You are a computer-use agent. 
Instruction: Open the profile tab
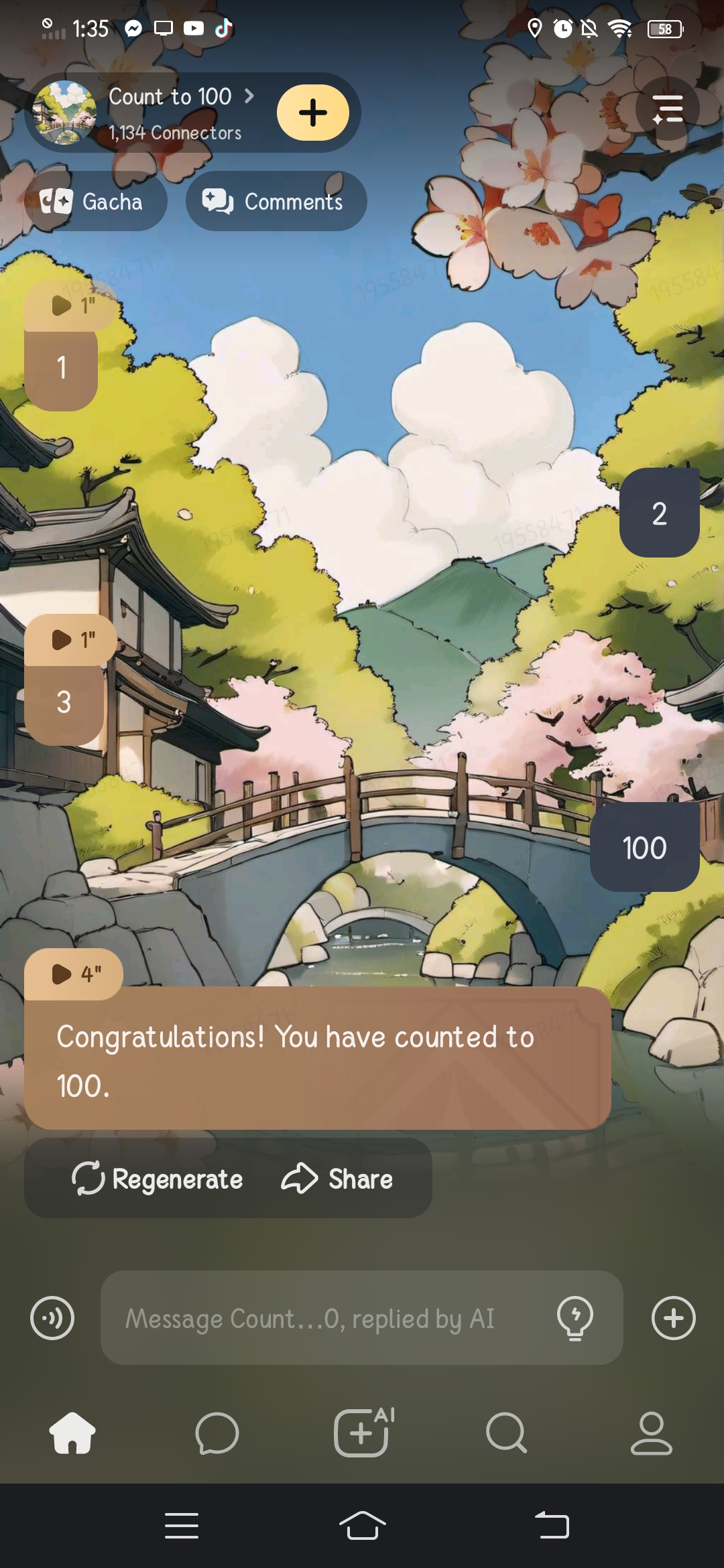tap(651, 1433)
